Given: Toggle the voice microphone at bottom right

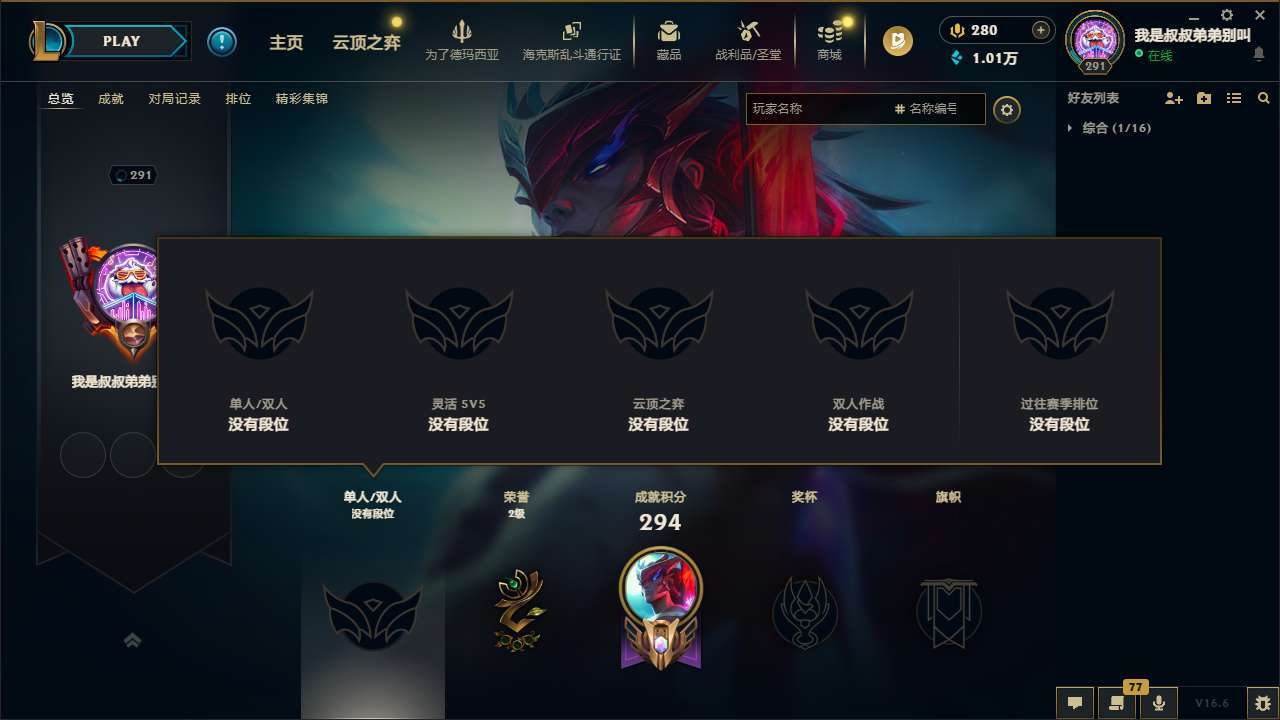Looking at the screenshot, I should tap(1158, 703).
